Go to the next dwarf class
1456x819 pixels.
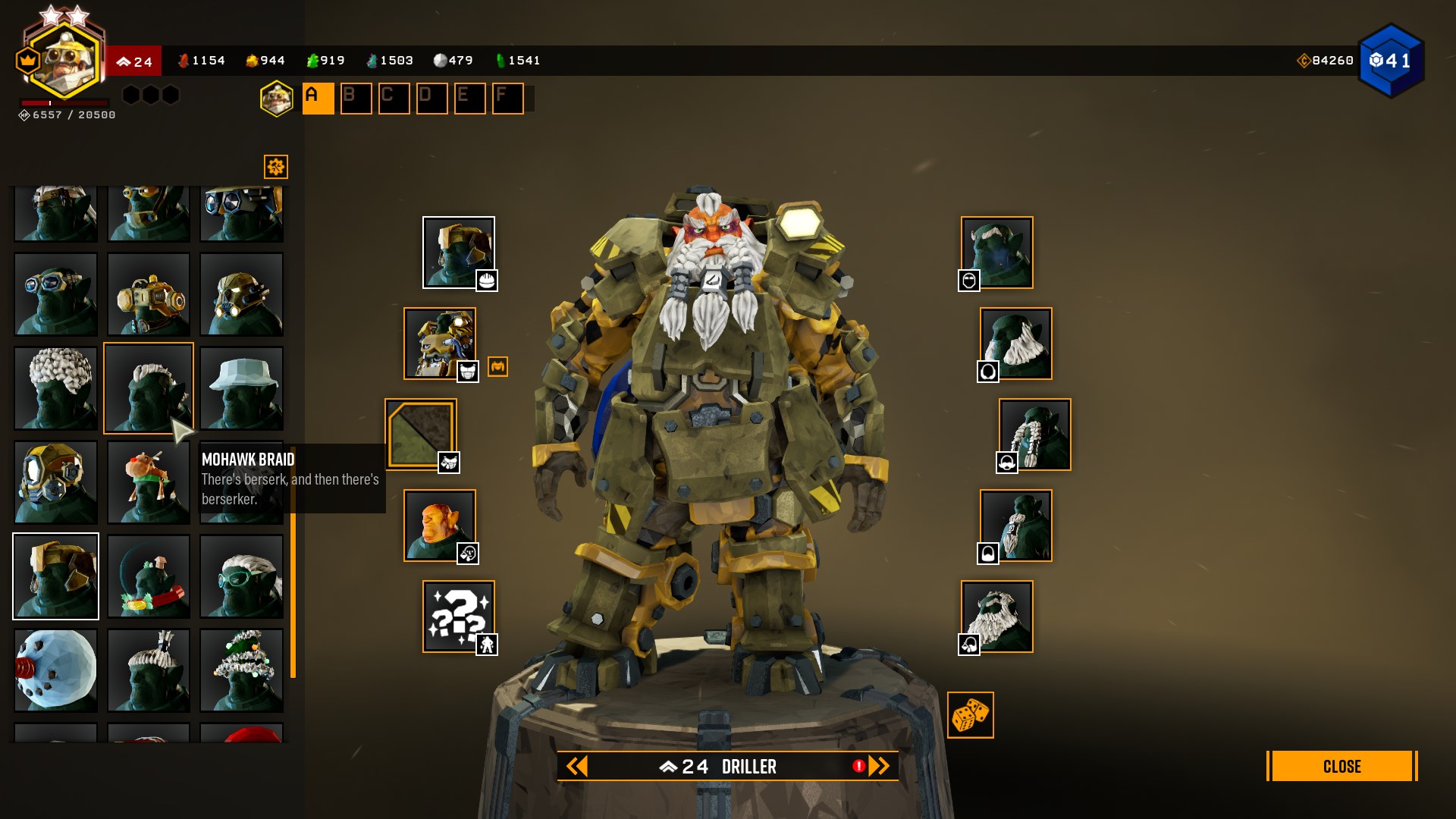[x=879, y=767]
